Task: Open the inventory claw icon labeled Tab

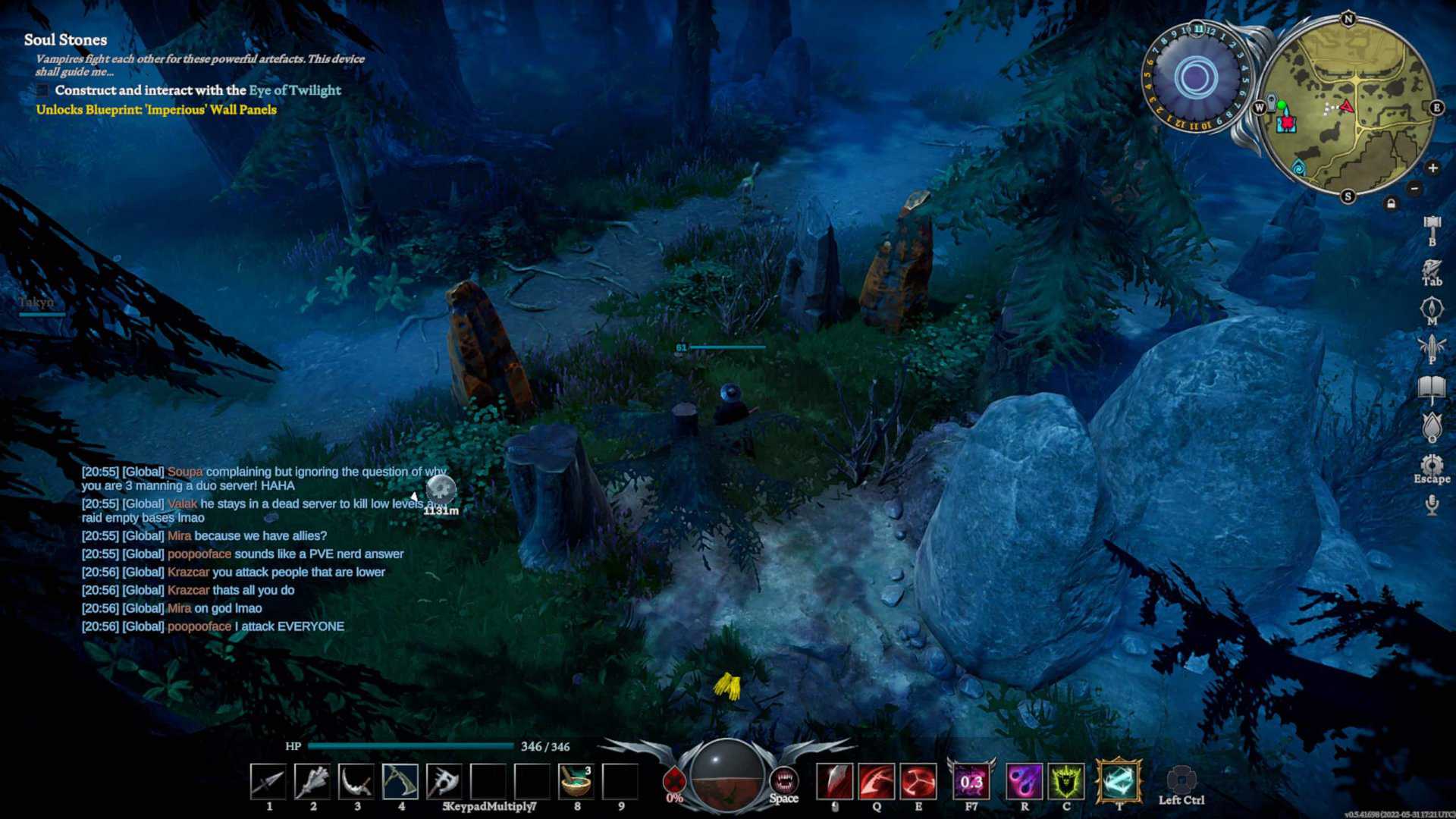Action: click(1432, 270)
